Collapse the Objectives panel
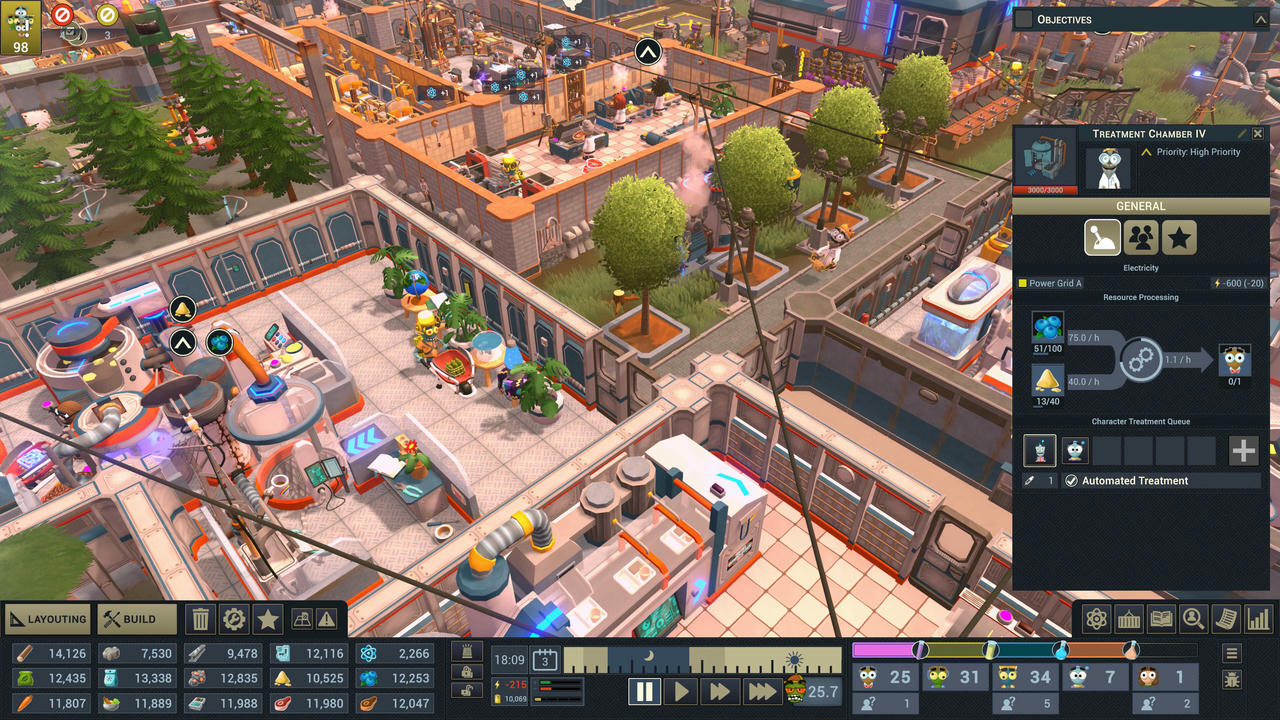Viewport: 1280px width, 720px height. 1260,19
